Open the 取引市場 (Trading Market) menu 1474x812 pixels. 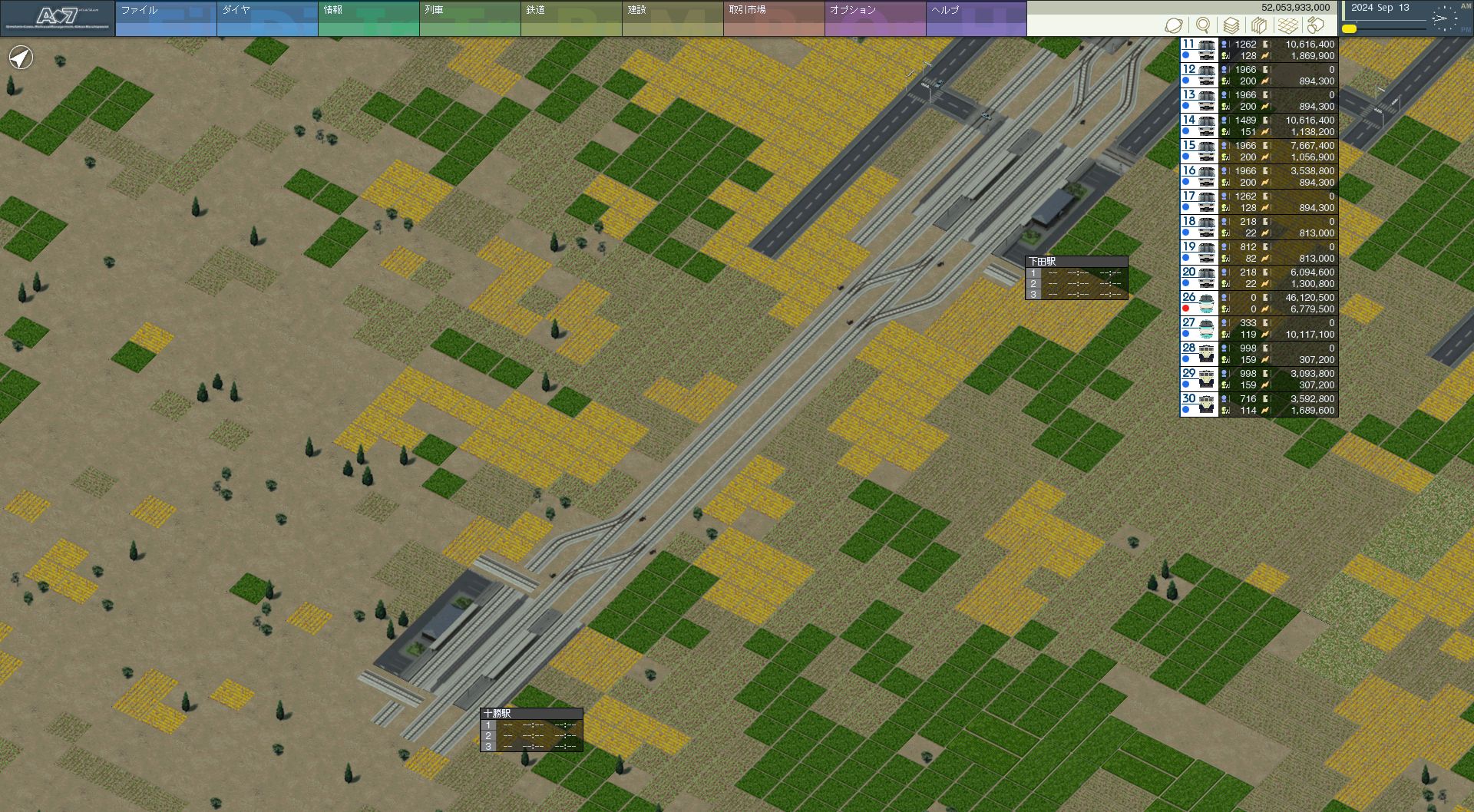click(773, 18)
